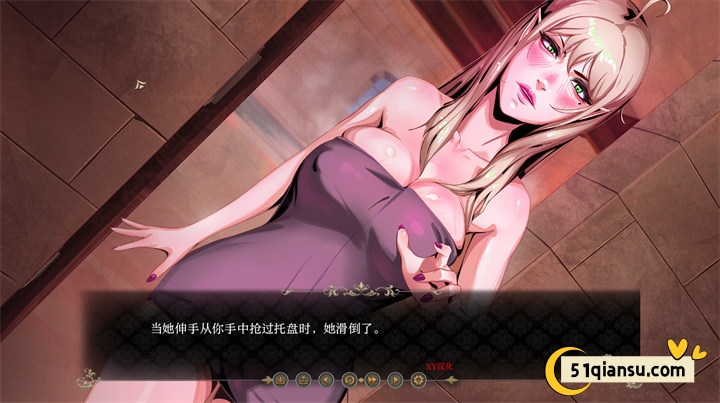
Task: Advance to the next line with the play arrow
Action: [x=395, y=380]
